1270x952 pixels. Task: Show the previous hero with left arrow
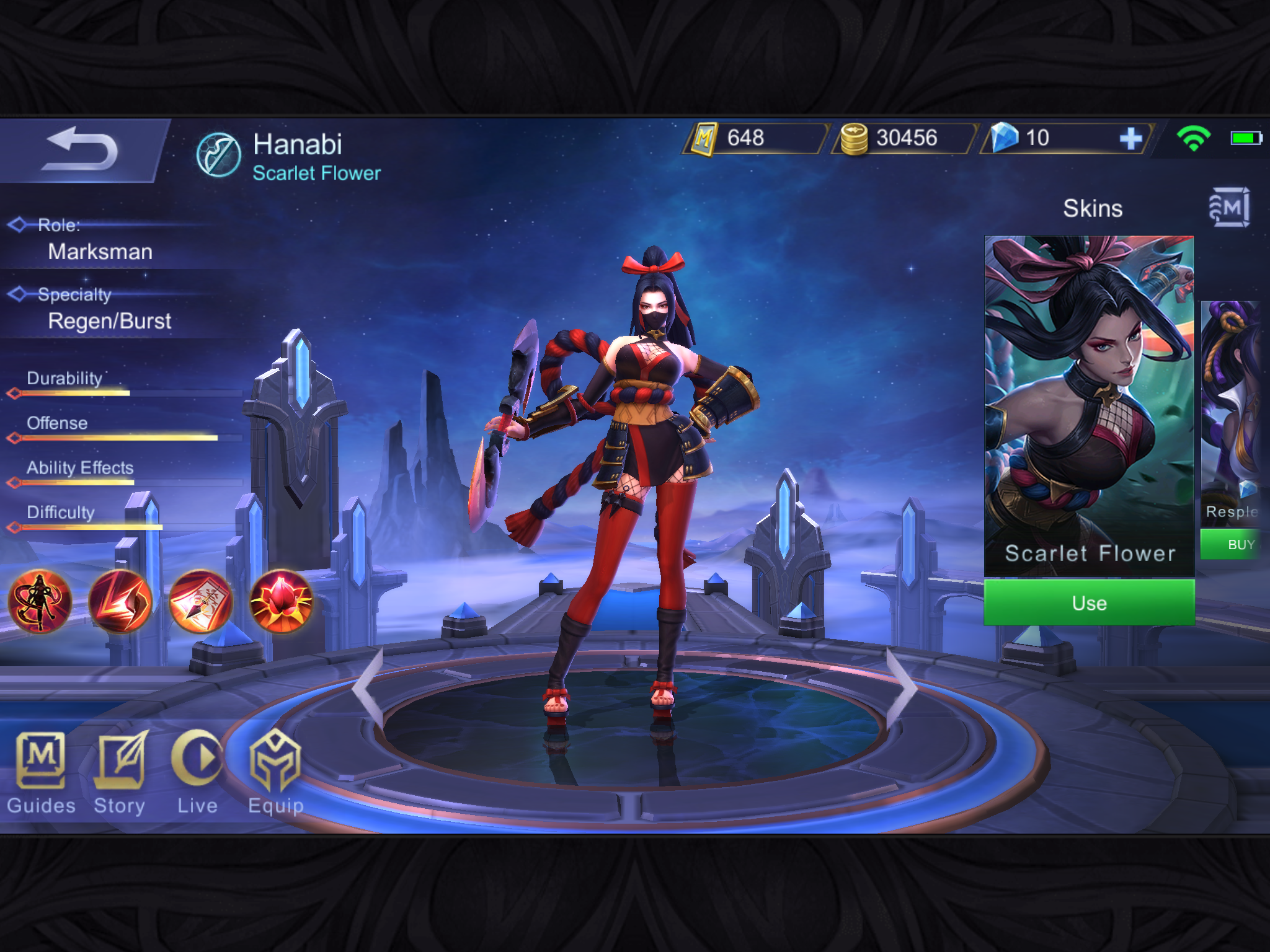click(368, 687)
